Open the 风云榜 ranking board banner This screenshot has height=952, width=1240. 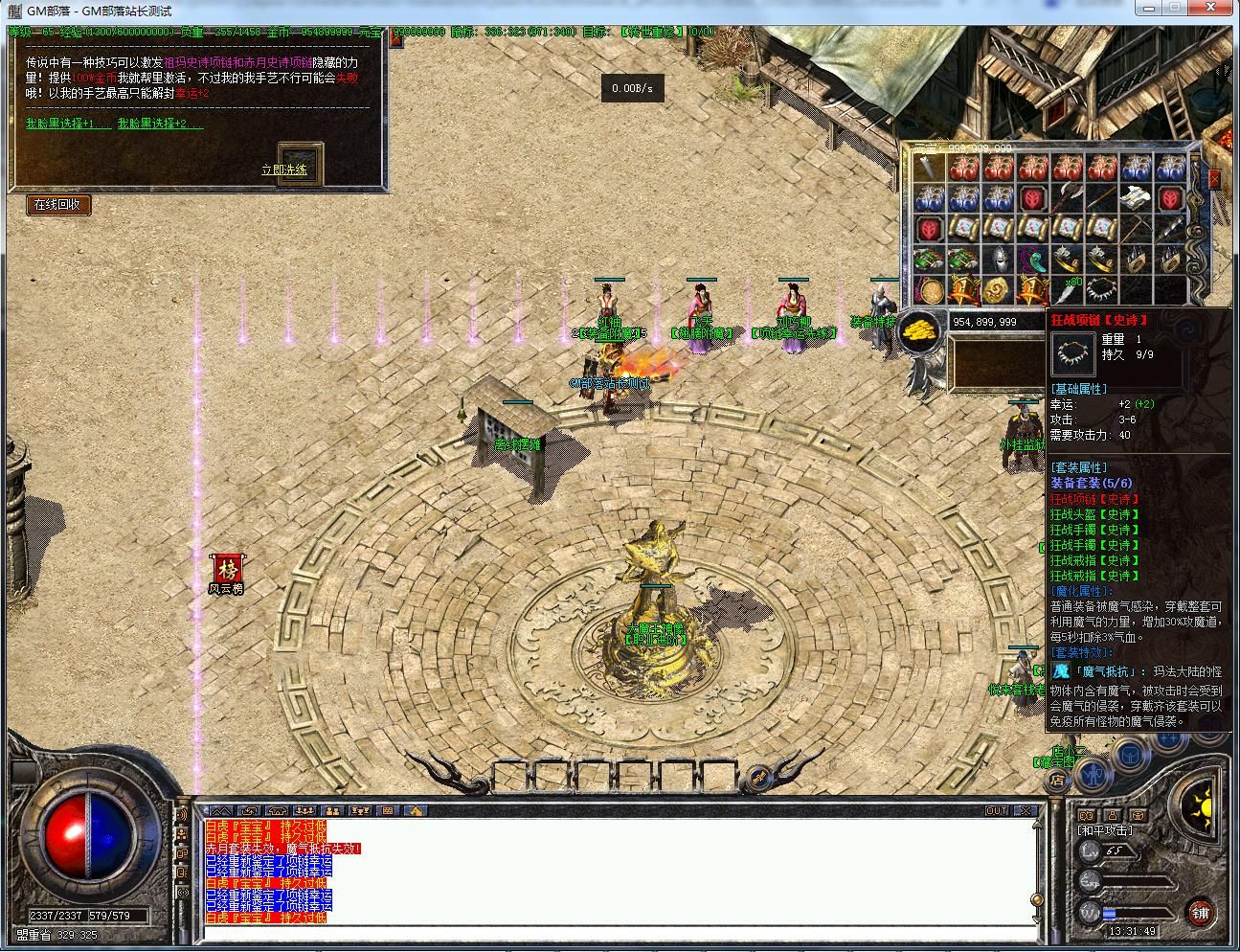tap(230, 570)
